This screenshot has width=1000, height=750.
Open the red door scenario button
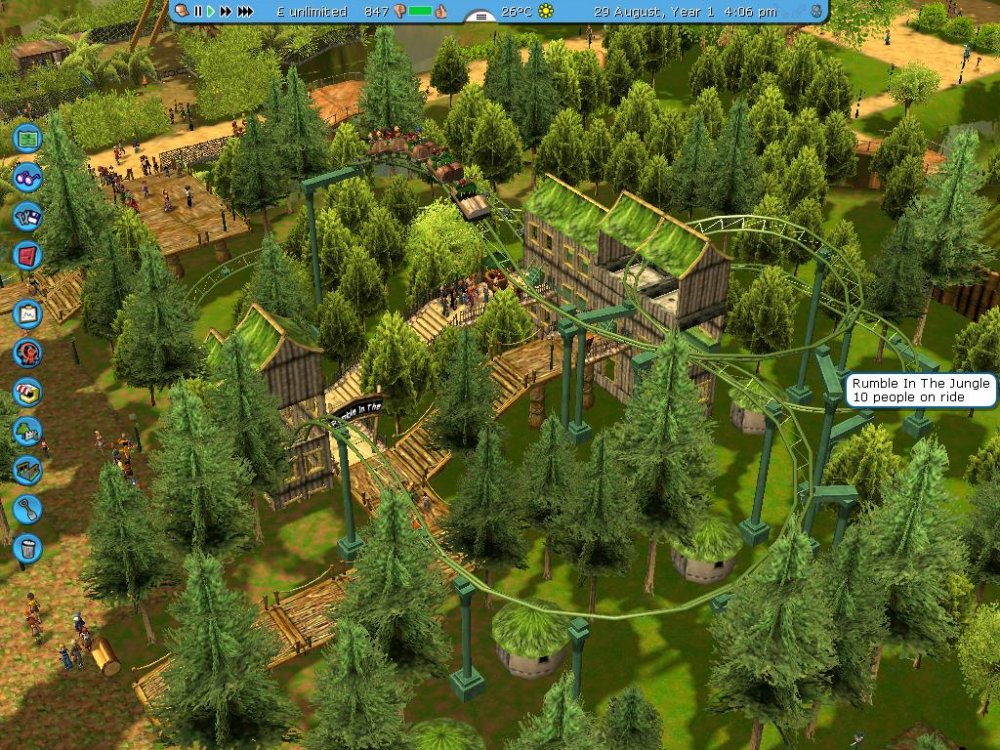[27, 255]
